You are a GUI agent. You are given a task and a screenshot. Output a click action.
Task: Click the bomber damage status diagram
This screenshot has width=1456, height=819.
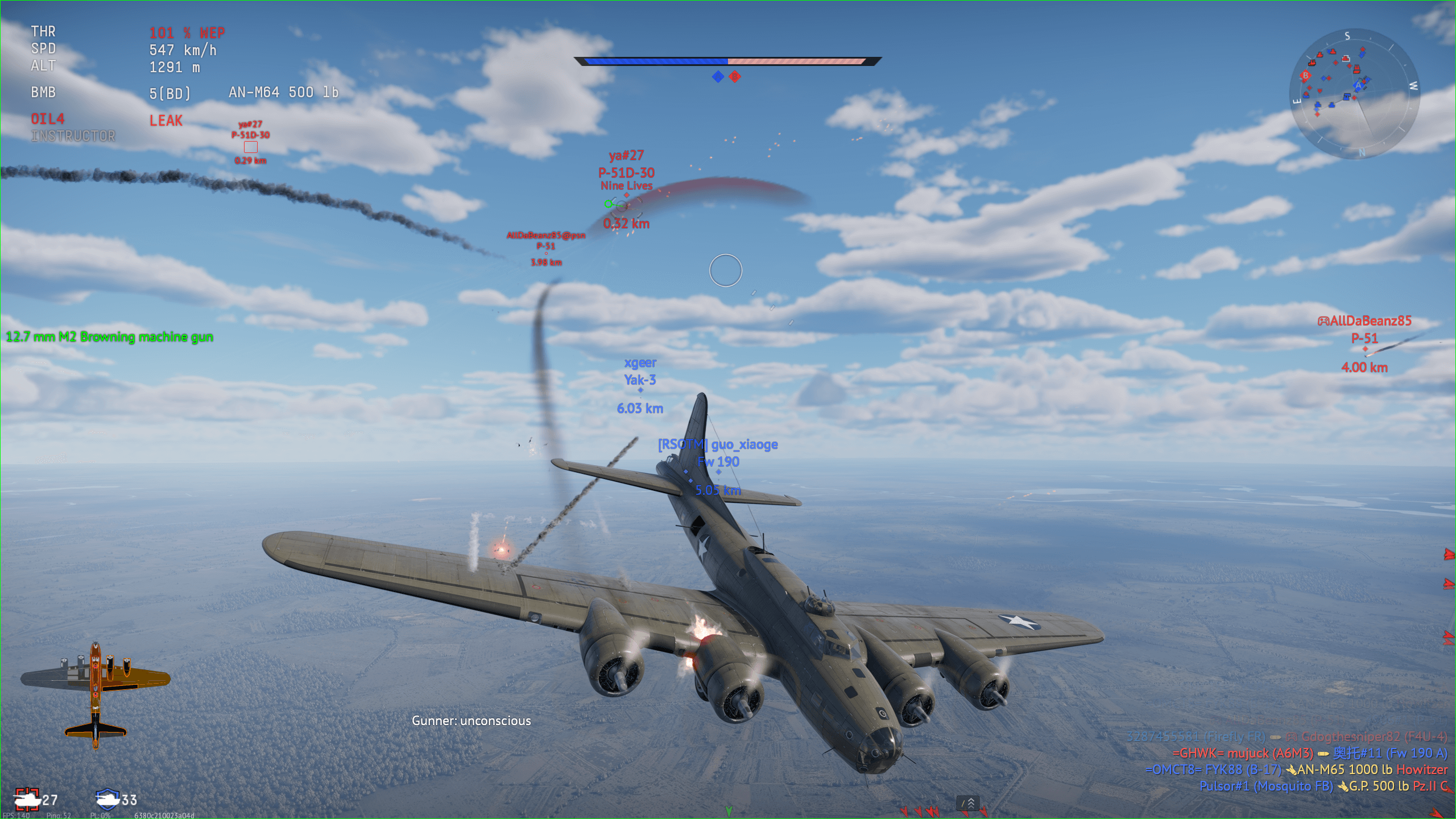(96, 694)
